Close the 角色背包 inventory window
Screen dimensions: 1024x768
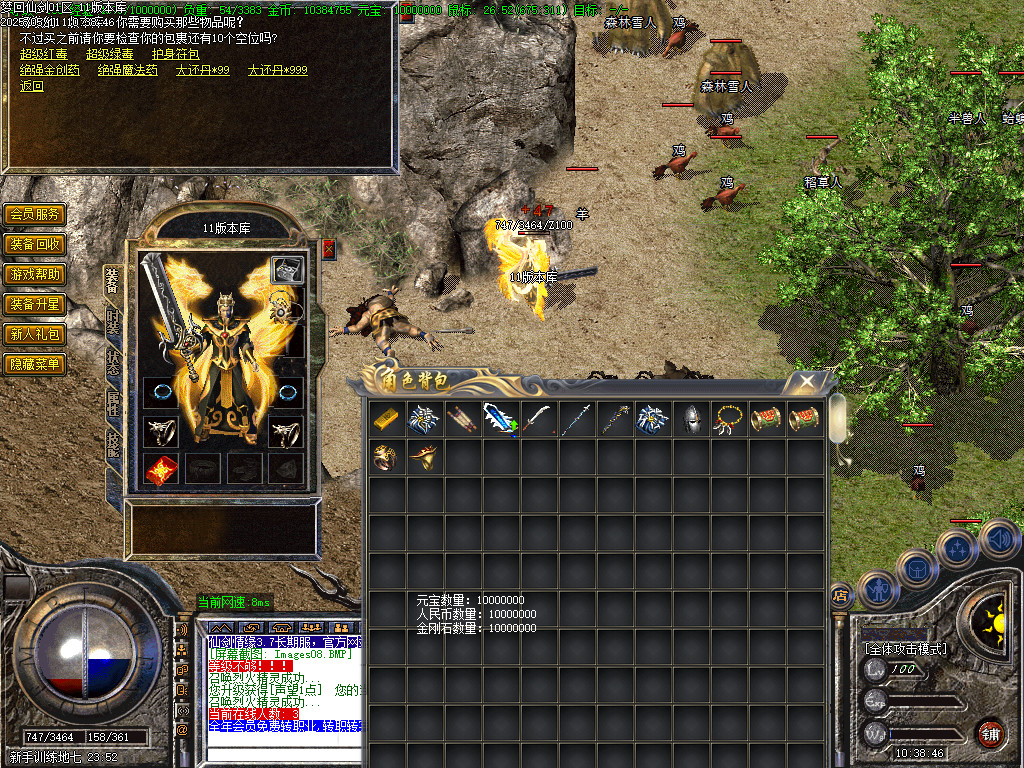[x=806, y=381]
